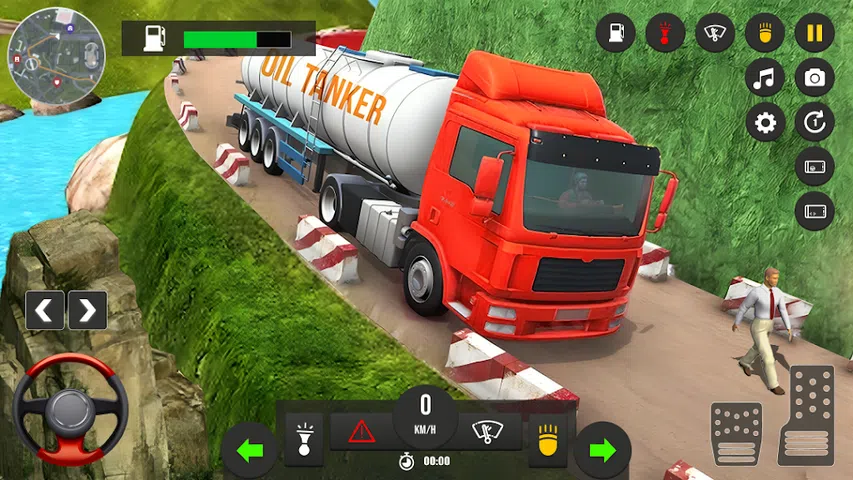Viewport: 853px width, 480px height.
Task: Open settings with the gear icon
Action: coord(765,123)
